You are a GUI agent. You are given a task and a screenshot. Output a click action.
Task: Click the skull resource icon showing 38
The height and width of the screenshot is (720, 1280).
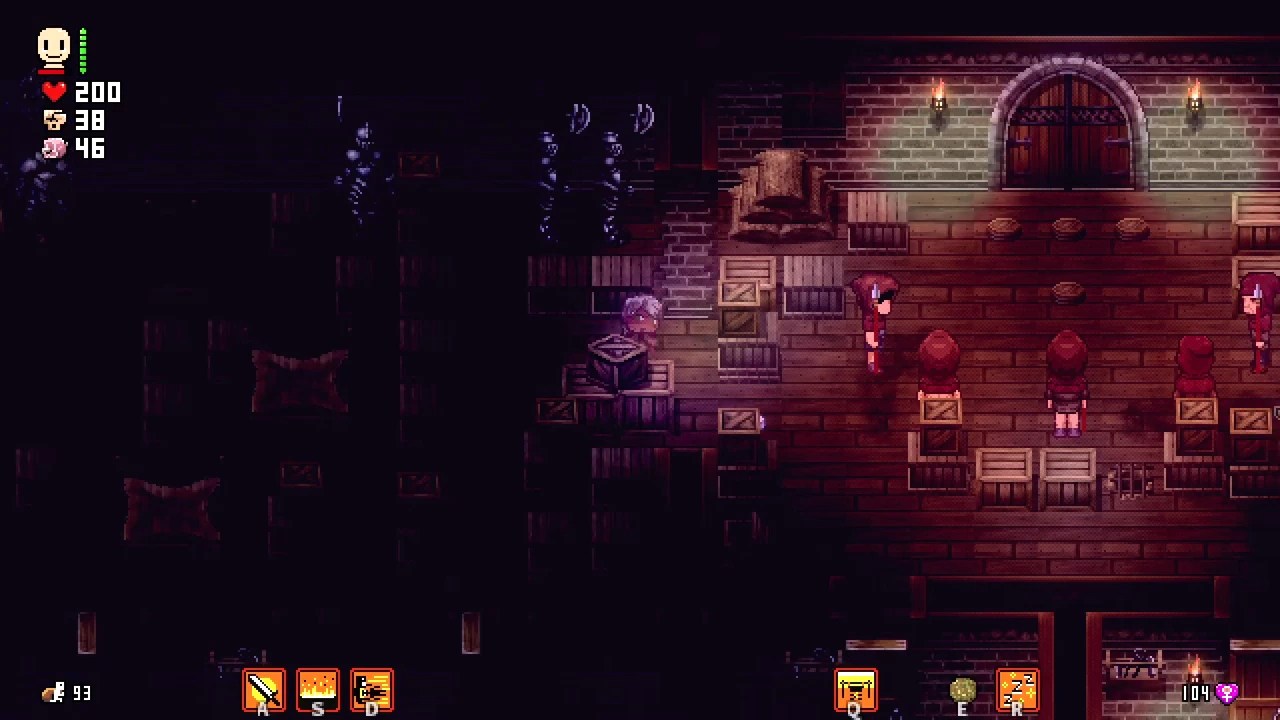pyautogui.click(x=54, y=120)
